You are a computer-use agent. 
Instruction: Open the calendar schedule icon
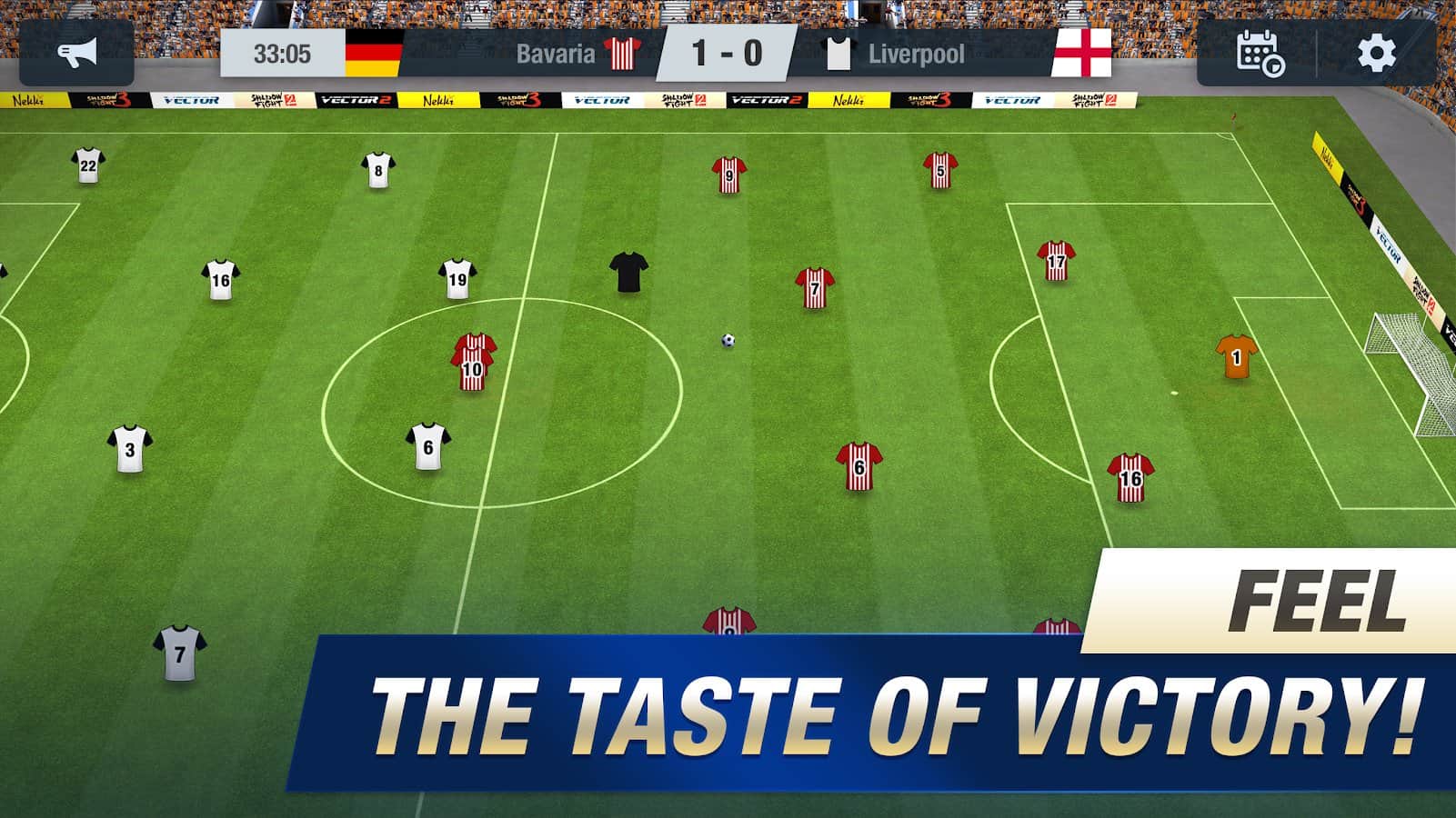coord(1260,54)
